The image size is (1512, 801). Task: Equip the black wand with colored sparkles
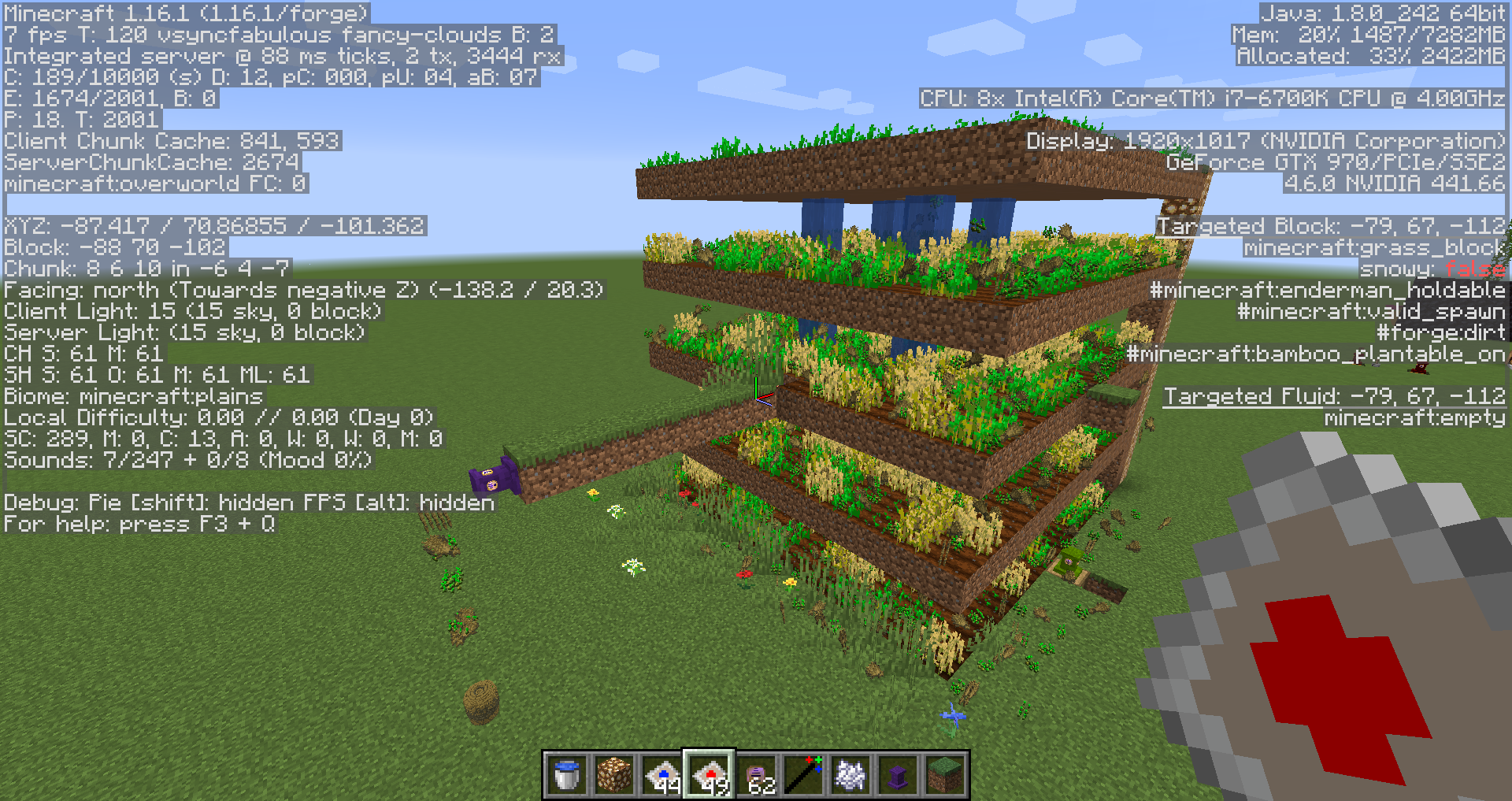click(803, 775)
